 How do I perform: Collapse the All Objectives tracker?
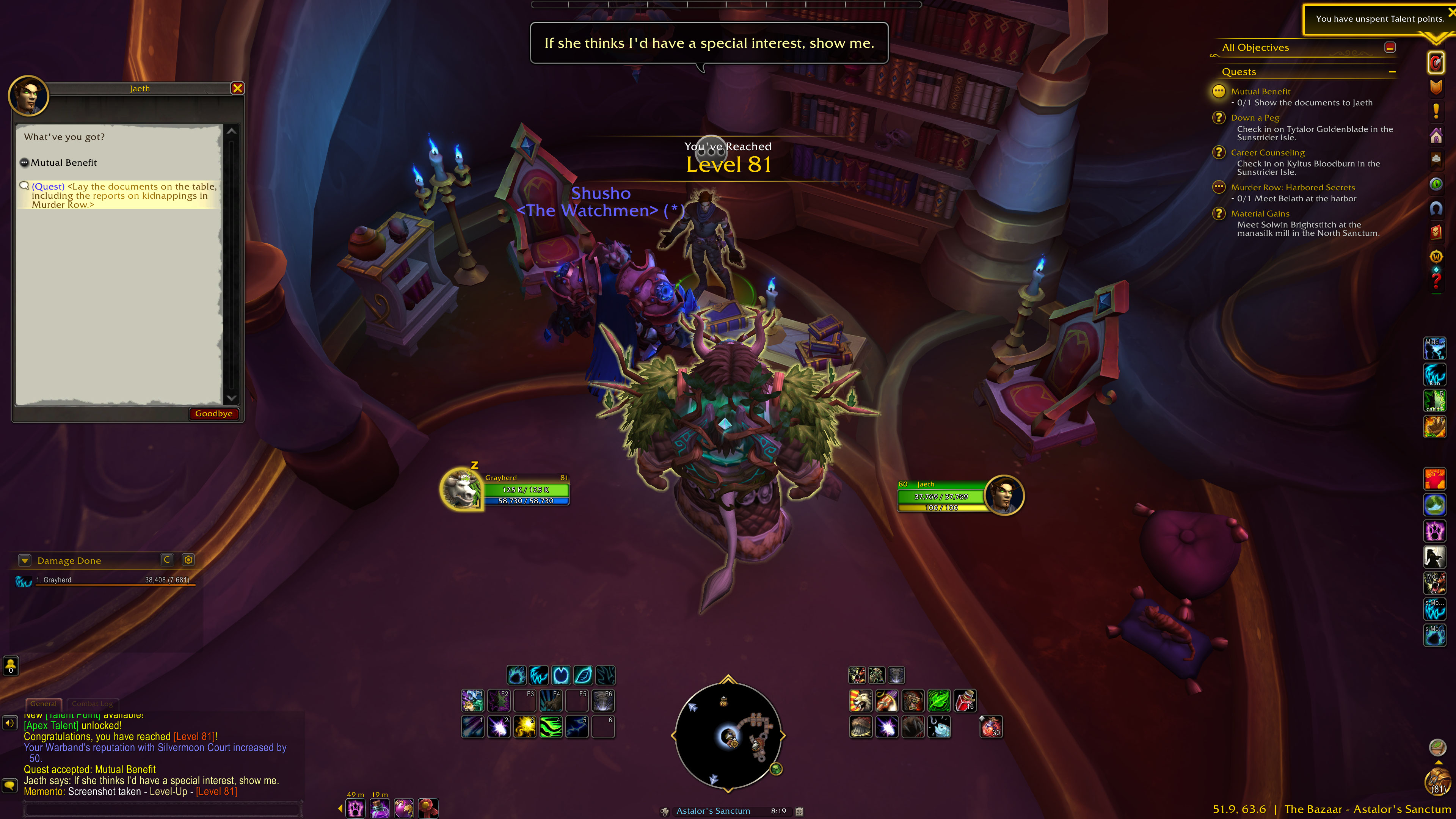(x=1390, y=47)
